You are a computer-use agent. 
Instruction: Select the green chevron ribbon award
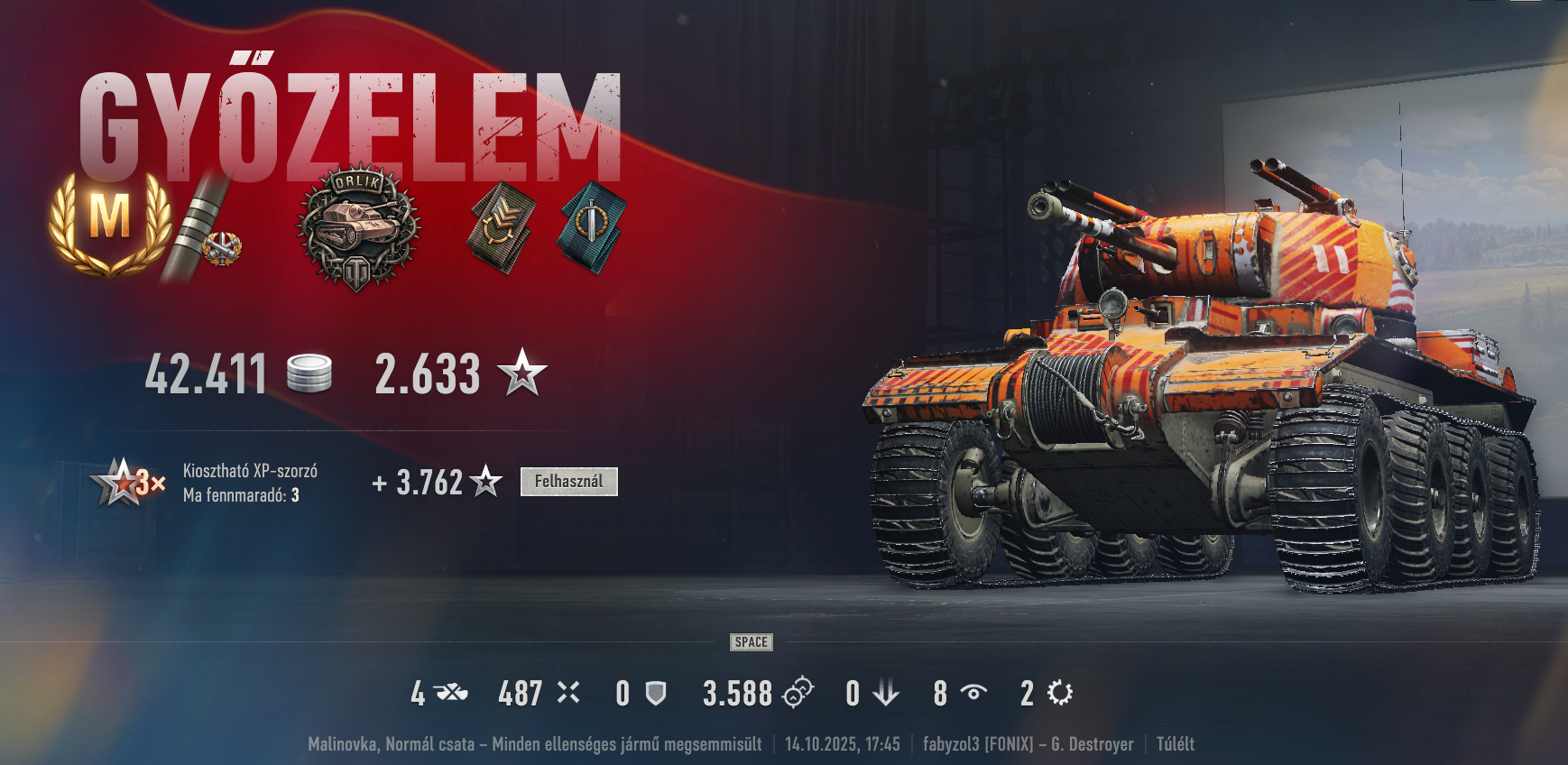[500, 226]
